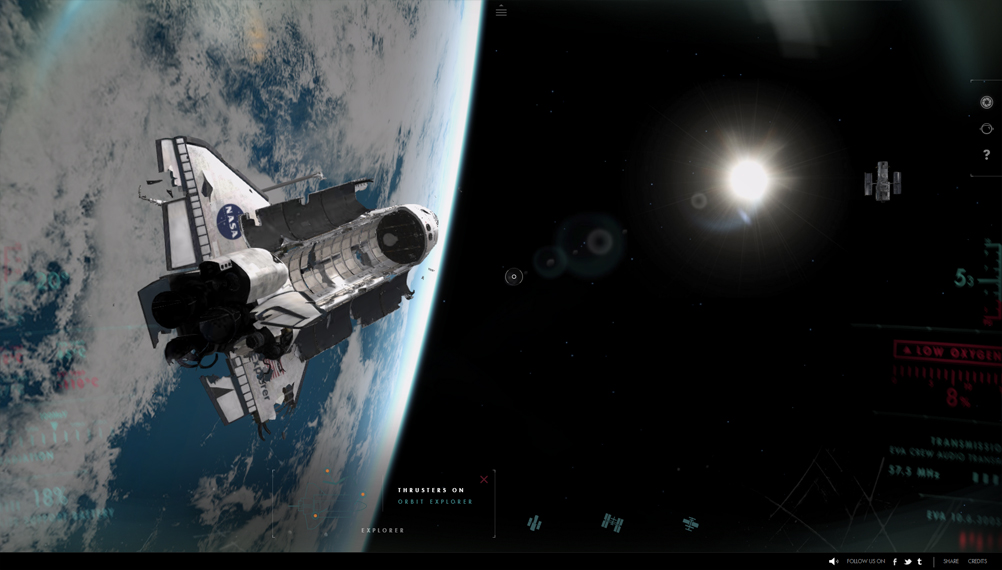This screenshot has height=570, width=1002.
Task: Choose the Orbit Explorer option
Action: click(435, 501)
